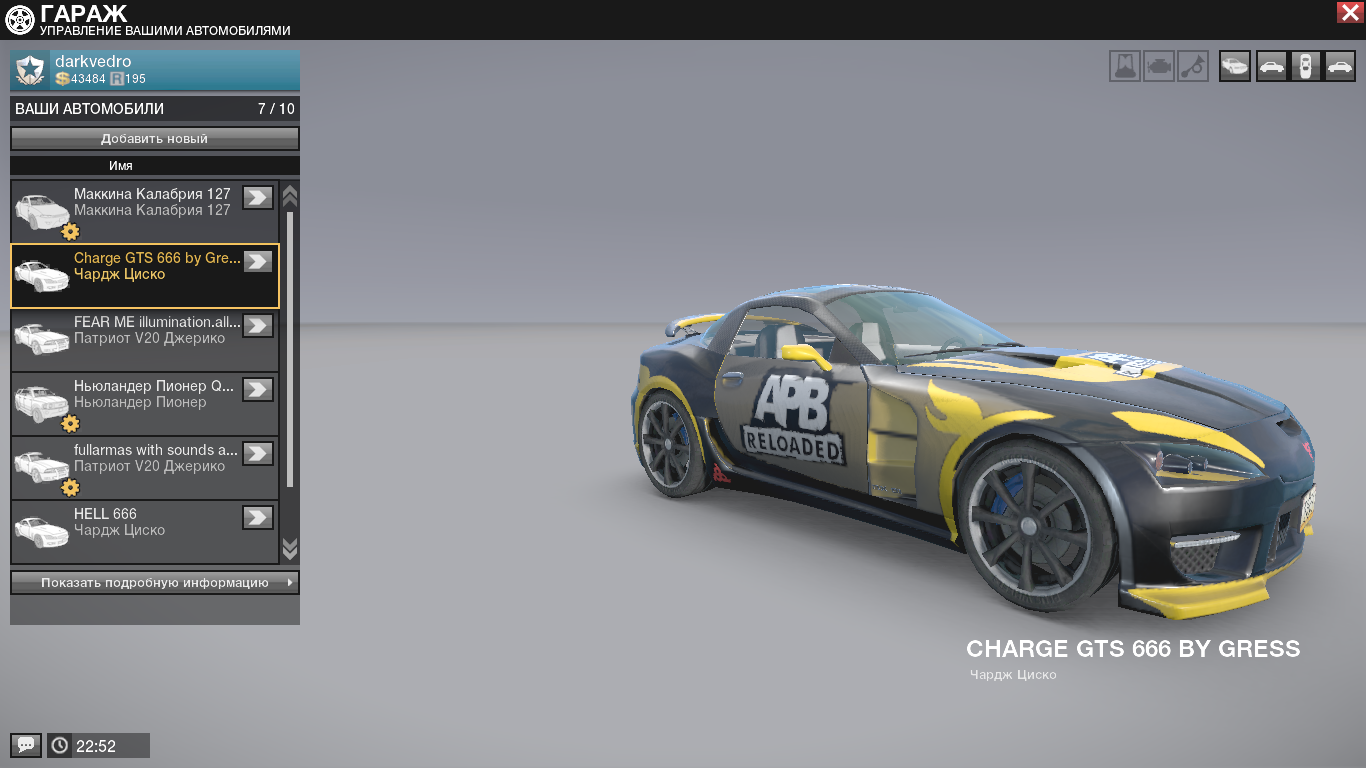Open arrow menu for Charge GTS 666
Viewport: 1366px width, 768px height.
click(x=258, y=261)
